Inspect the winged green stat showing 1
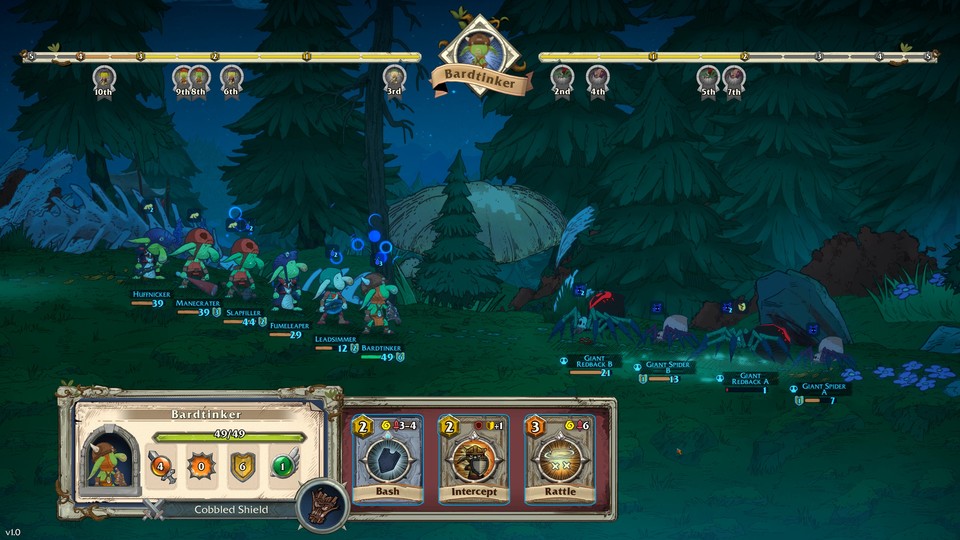 tap(284, 466)
